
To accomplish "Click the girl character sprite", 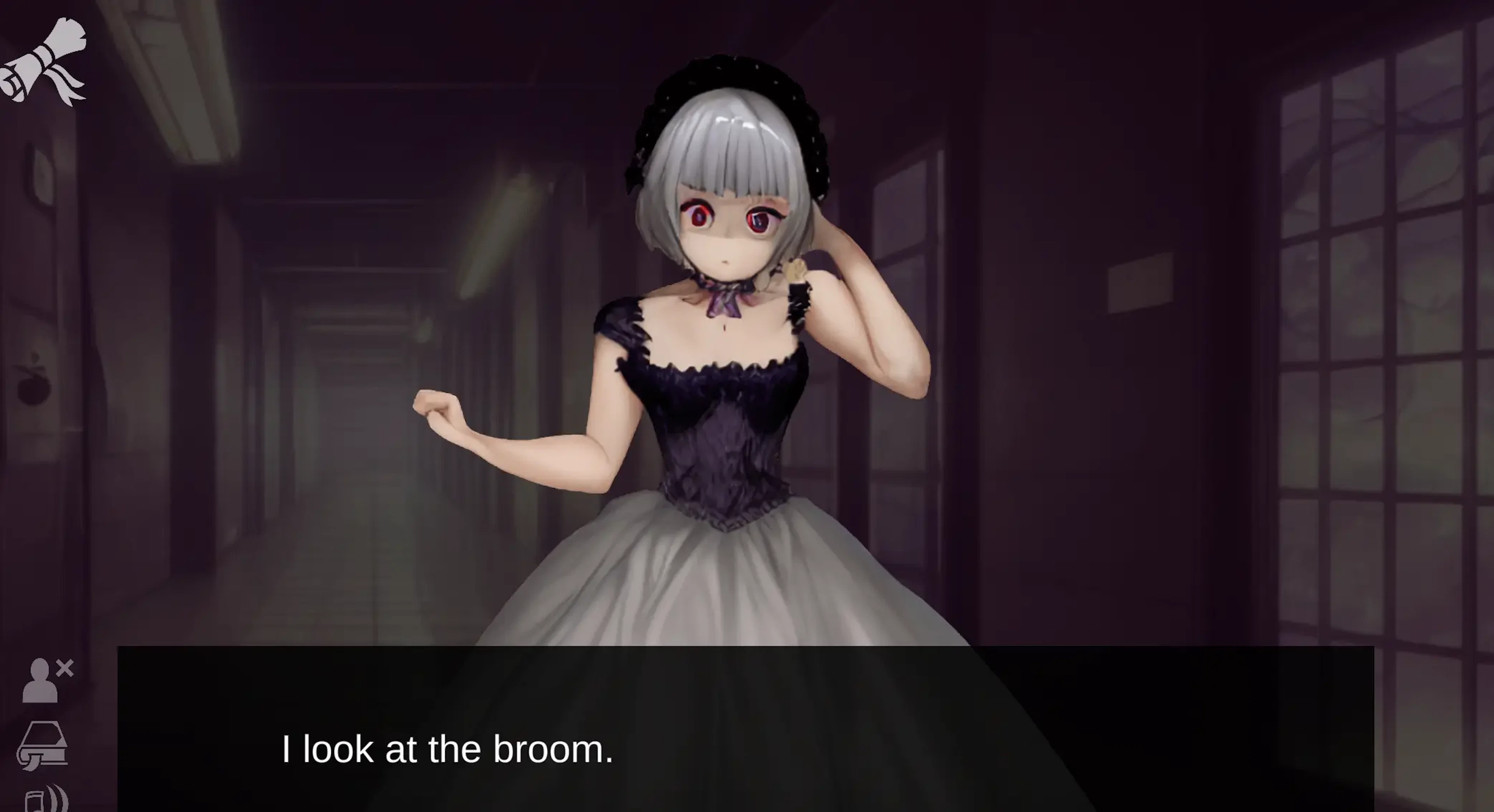I will 725,348.
